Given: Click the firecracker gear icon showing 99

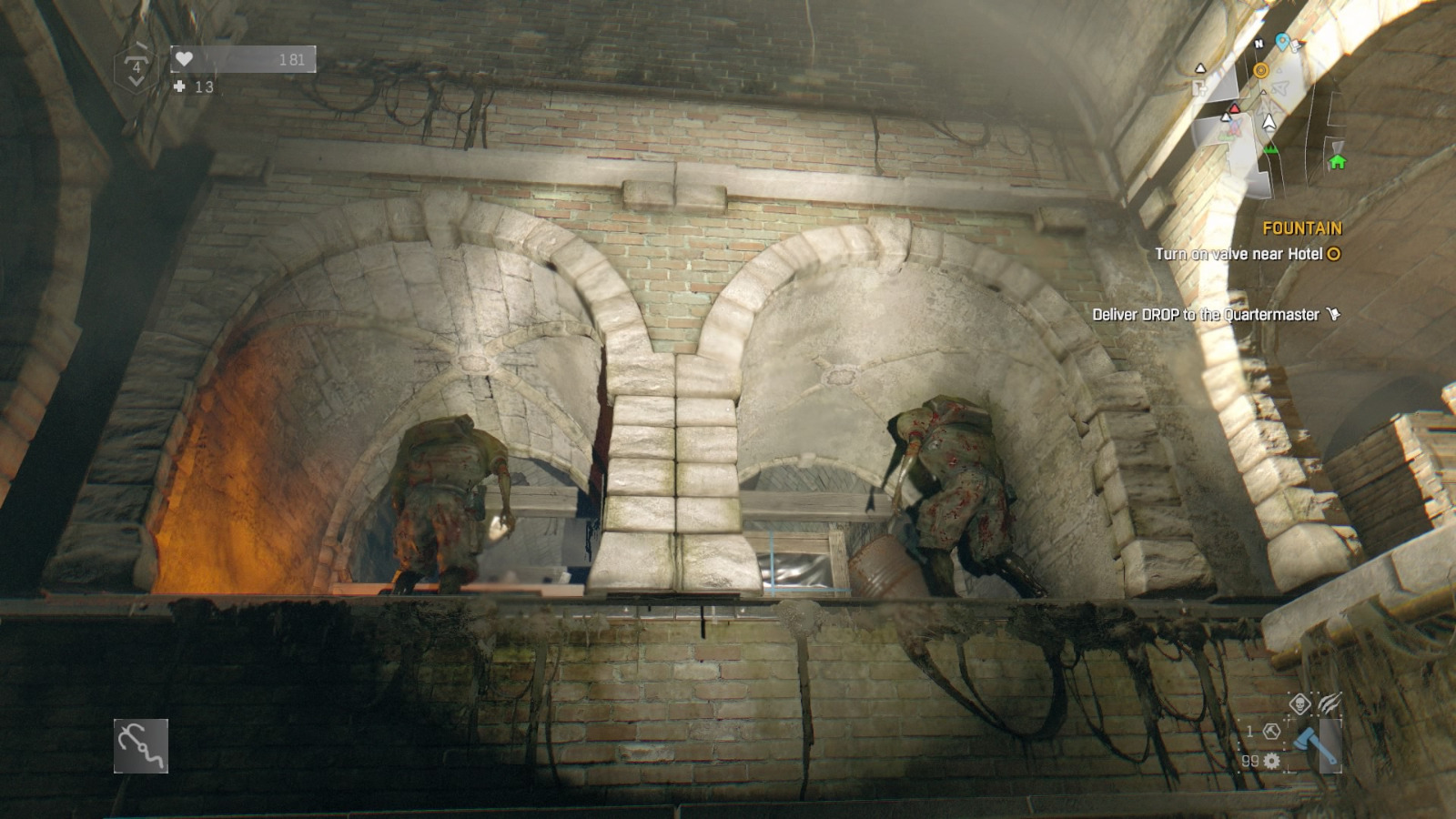Looking at the screenshot, I should (x=1271, y=761).
